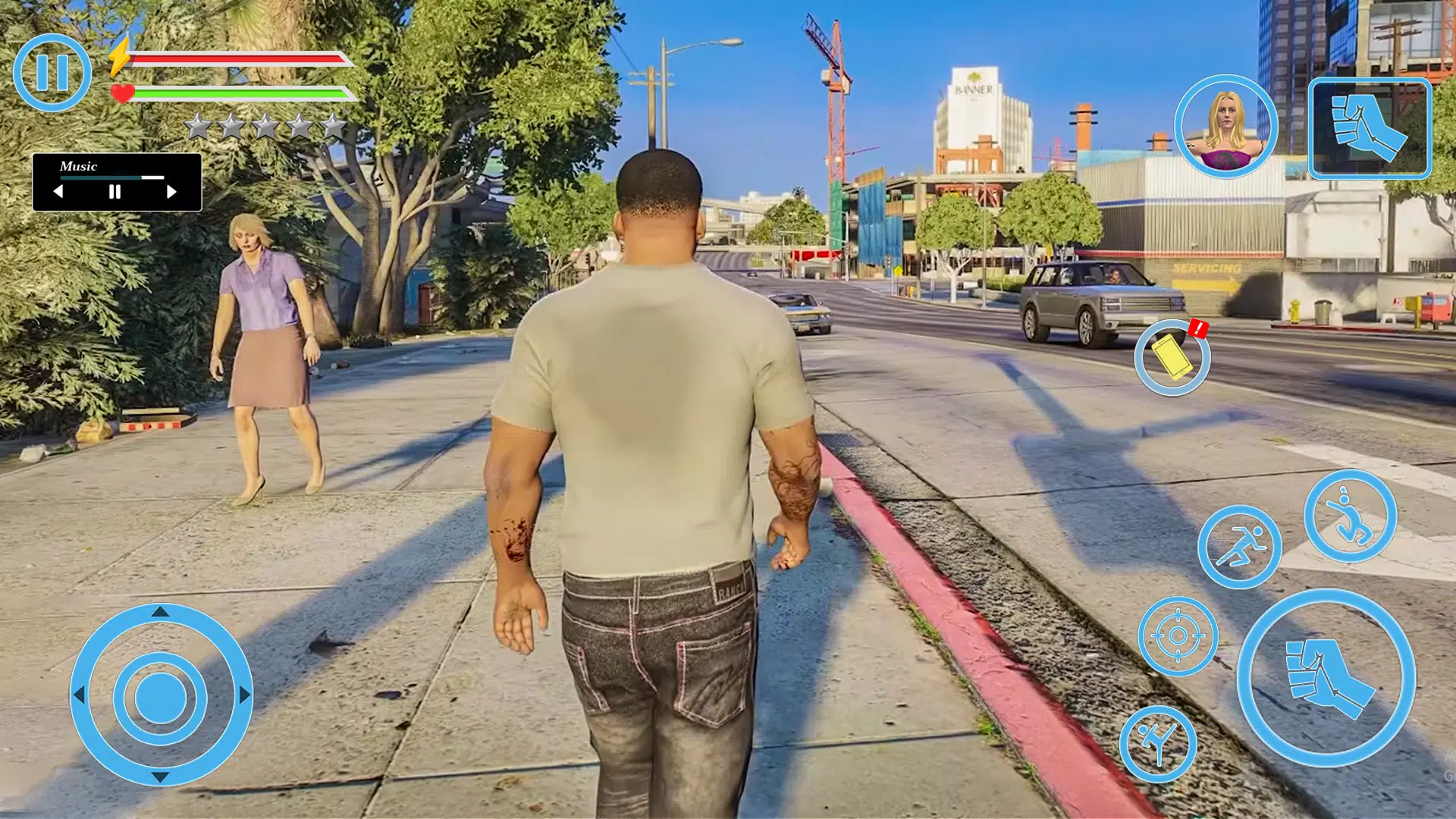
Task: Select the Music panel title
Action: click(80, 166)
